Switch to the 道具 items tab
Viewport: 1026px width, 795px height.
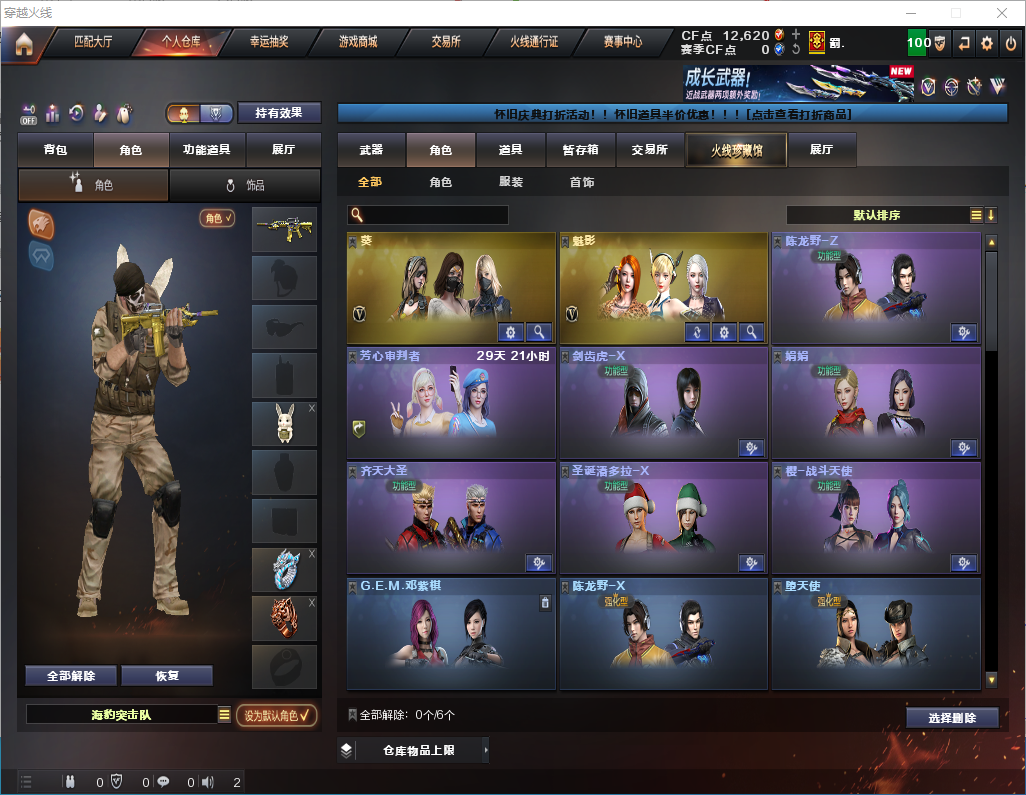pyautogui.click(x=510, y=150)
